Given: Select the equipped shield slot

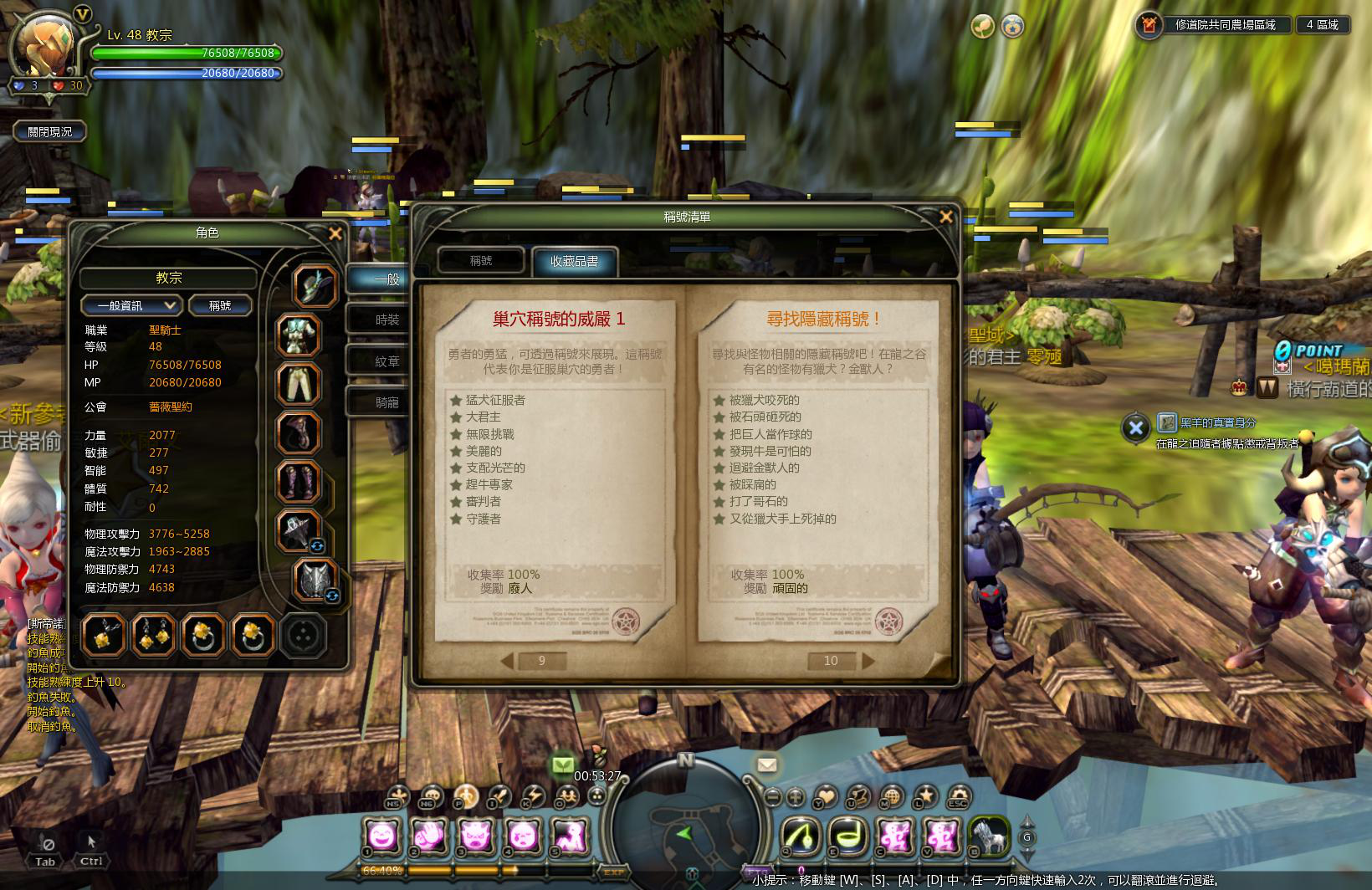Looking at the screenshot, I should [x=315, y=580].
